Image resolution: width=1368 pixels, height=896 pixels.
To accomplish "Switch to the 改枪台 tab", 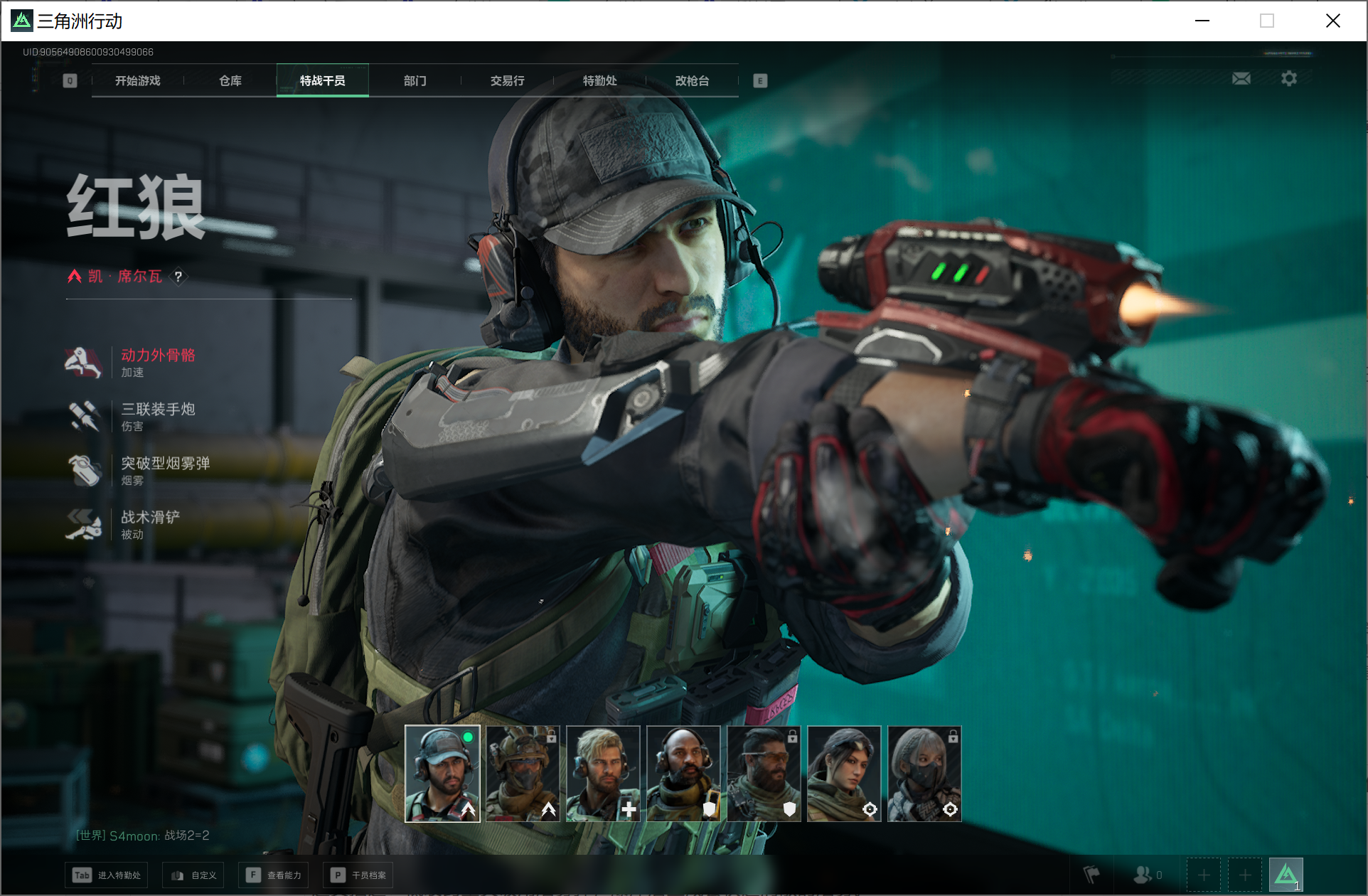I will click(x=693, y=81).
